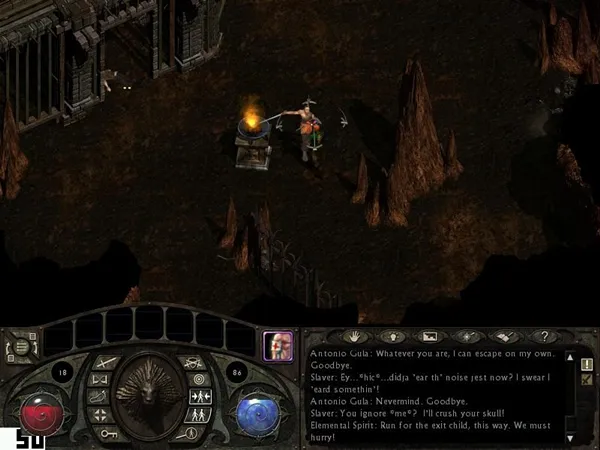600x450 pixels.
Task: Click the four-arrows center view button
Action: tap(101, 414)
